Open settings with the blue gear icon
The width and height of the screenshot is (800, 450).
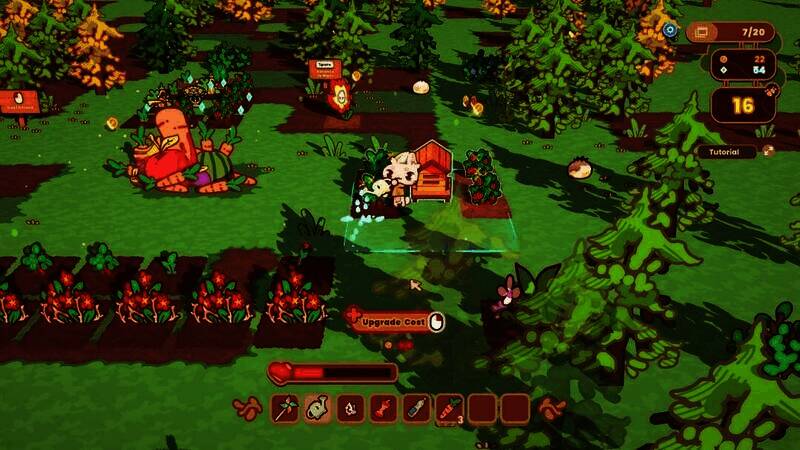pyautogui.click(x=670, y=31)
